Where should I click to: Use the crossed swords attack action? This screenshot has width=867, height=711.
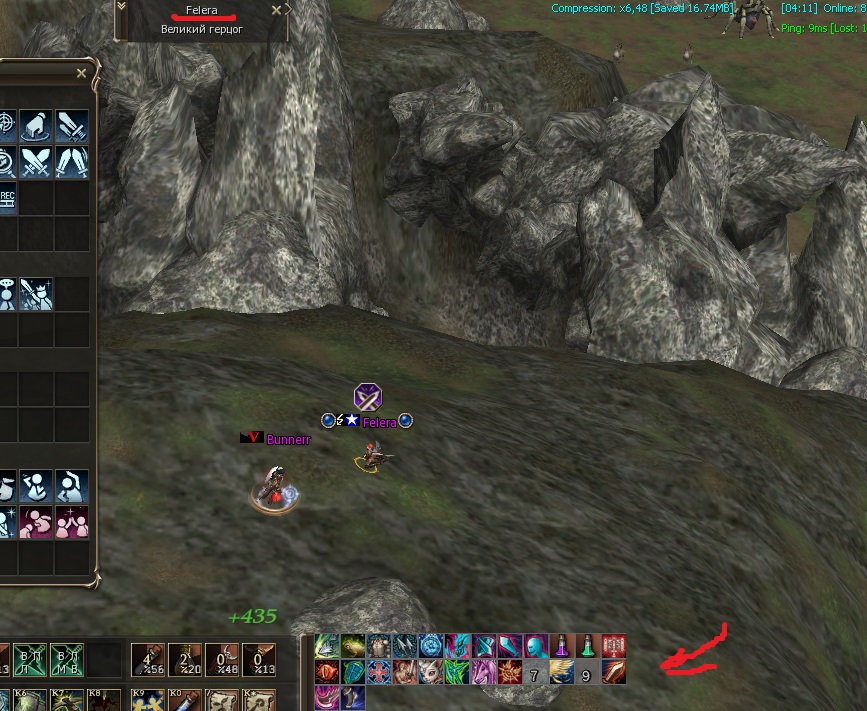tap(36, 160)
